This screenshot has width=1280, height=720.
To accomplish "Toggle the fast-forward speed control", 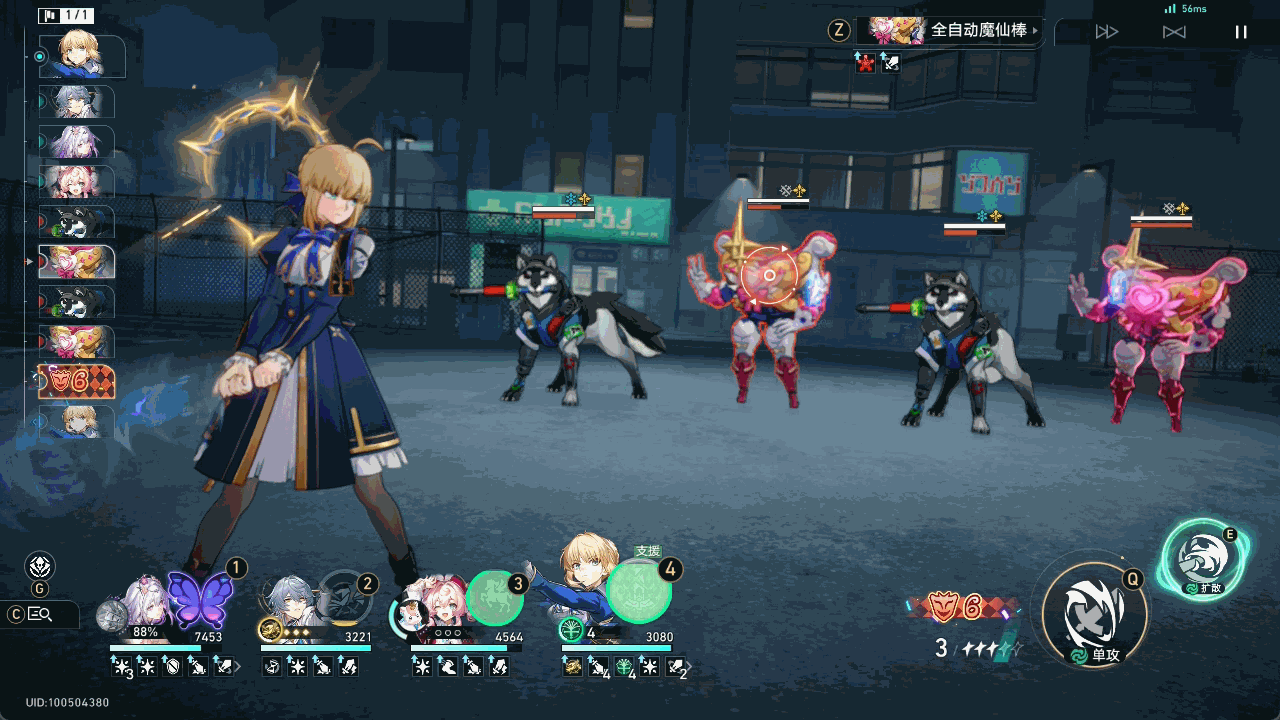I will 1106,31.
